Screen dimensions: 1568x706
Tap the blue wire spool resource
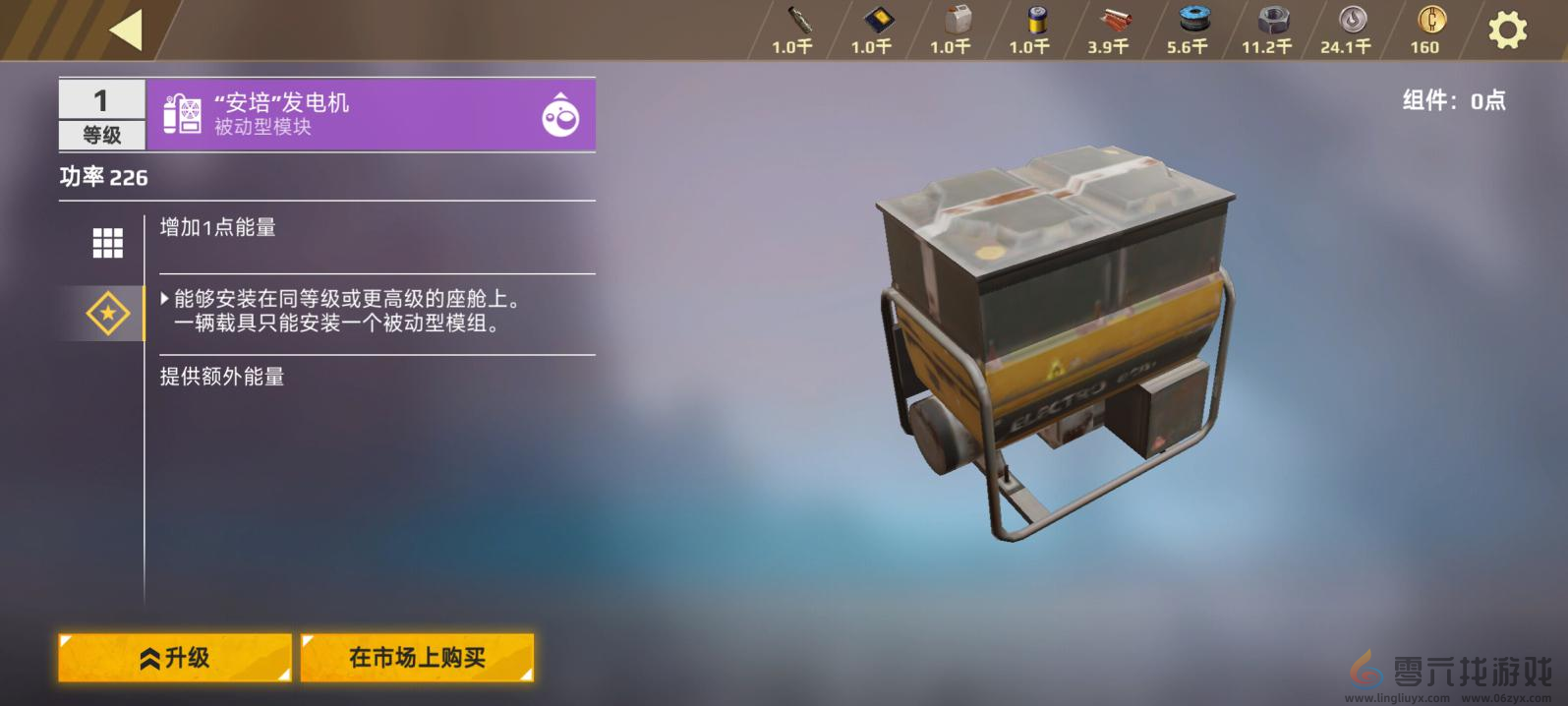(1193, 20)
